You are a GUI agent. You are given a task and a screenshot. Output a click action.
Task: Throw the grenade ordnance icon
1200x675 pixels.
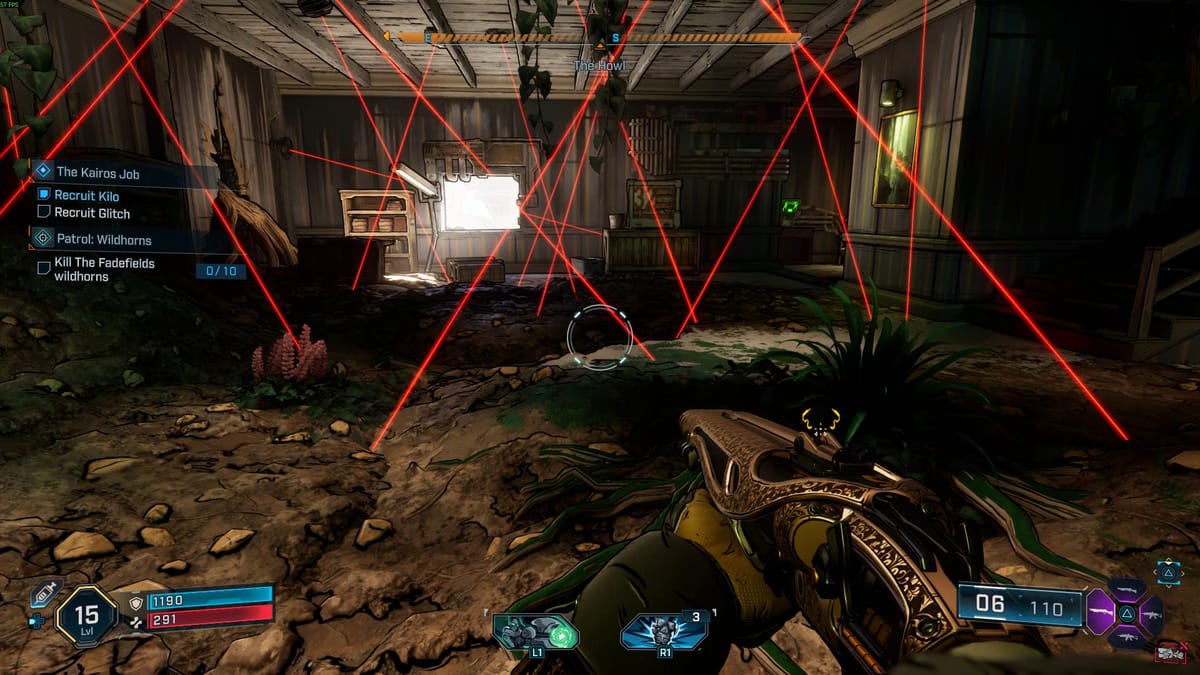coord(662,632)
